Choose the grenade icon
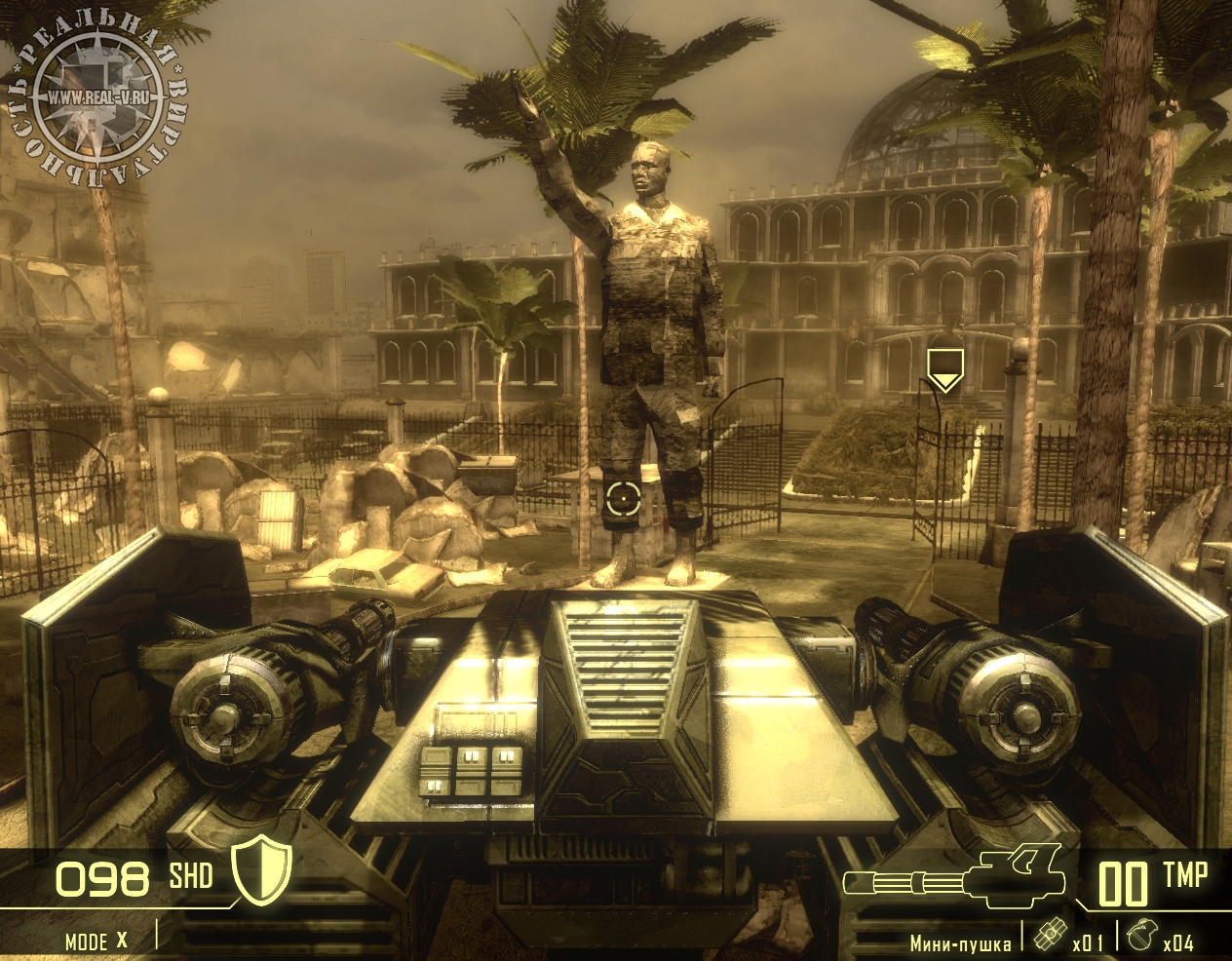The height and width of the screenshot is (961, 1232). point(1140,936)
